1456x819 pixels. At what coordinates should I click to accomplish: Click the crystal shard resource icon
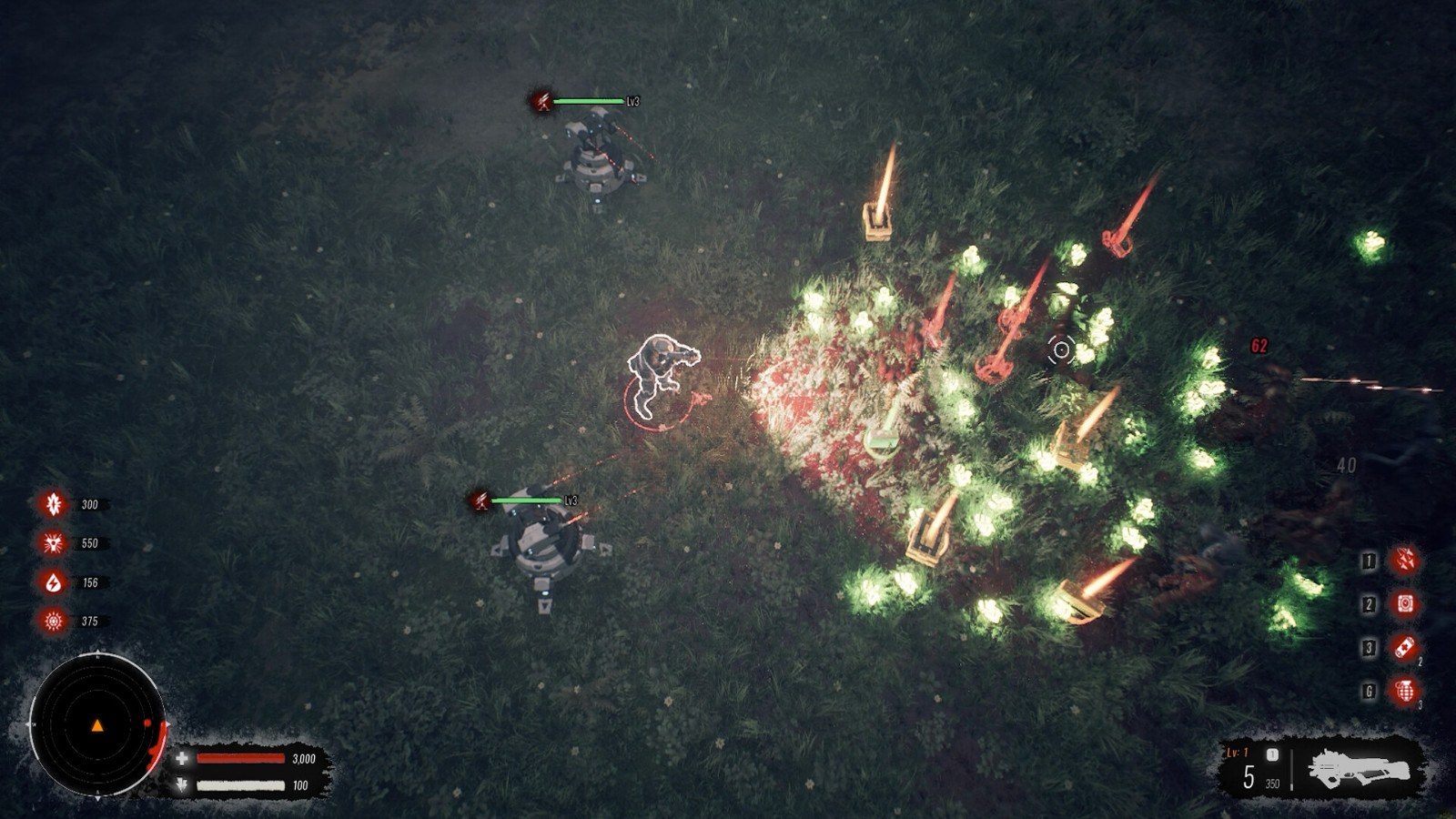(54, 504)
